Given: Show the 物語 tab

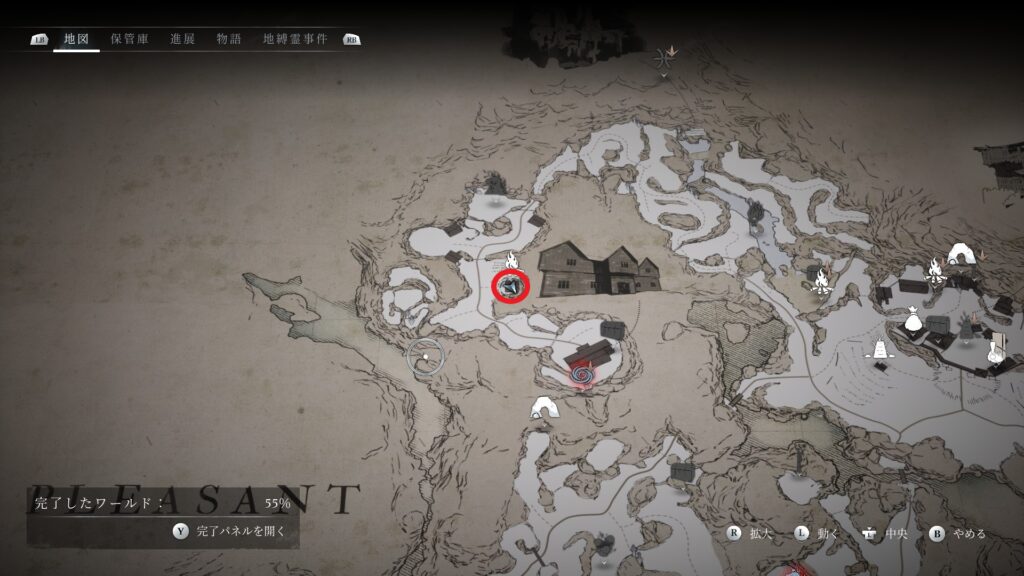Looking at the screenshot, I should coord(229,39).
